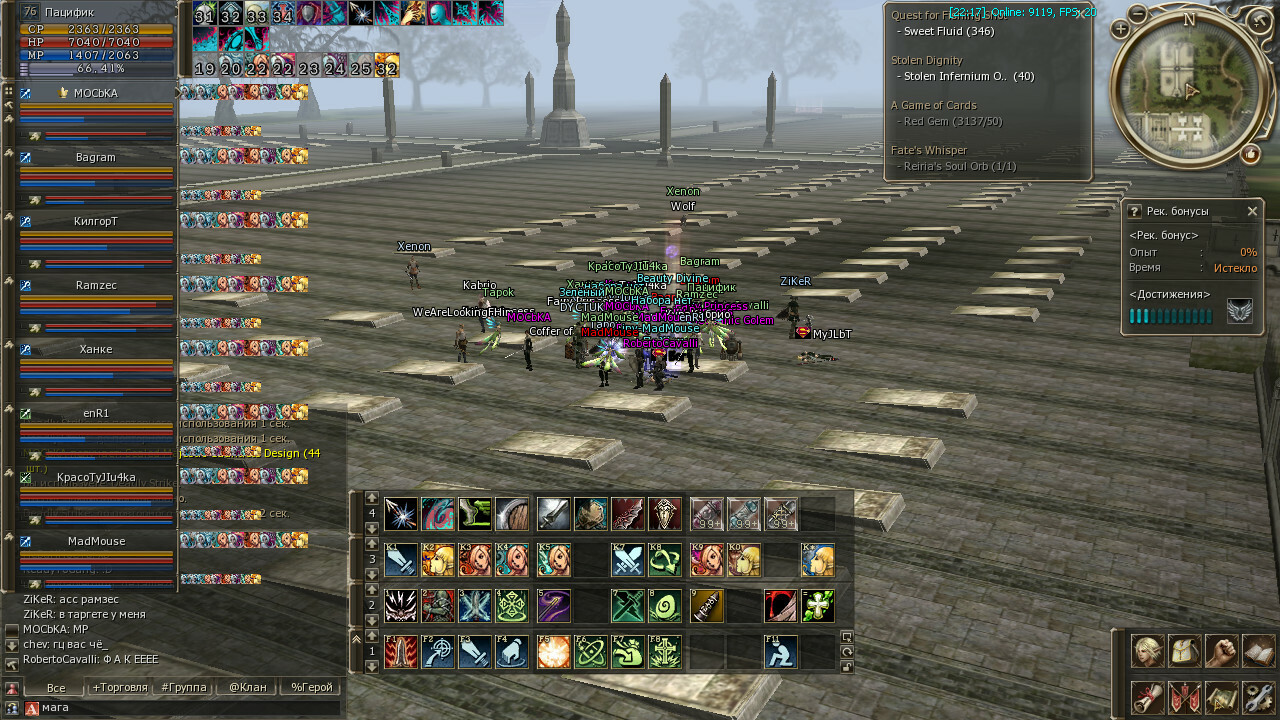
Task: Select the @Клан chat tab
Action: (x=247, y=687)
